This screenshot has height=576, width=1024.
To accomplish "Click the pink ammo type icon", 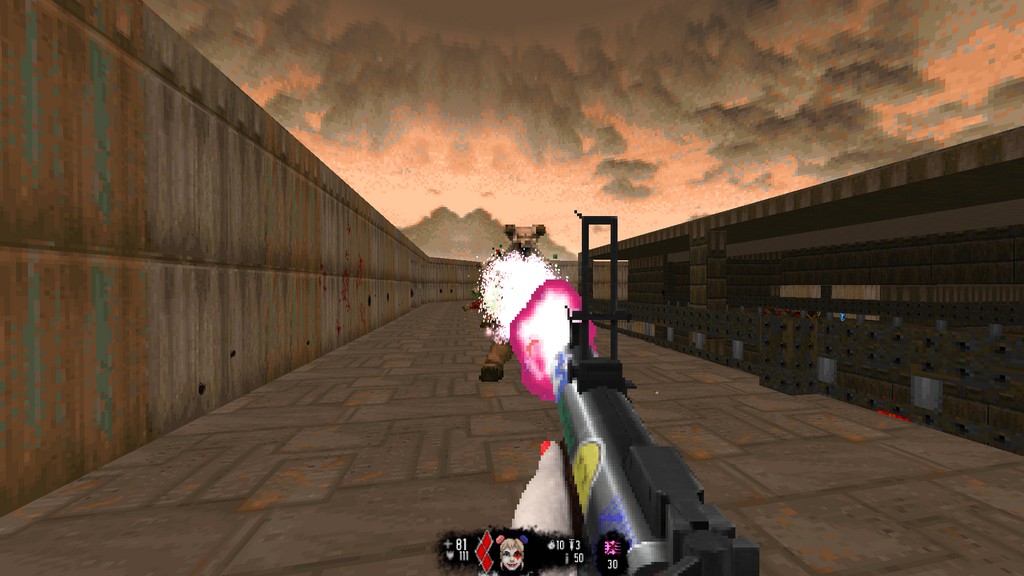I will 609,547.
